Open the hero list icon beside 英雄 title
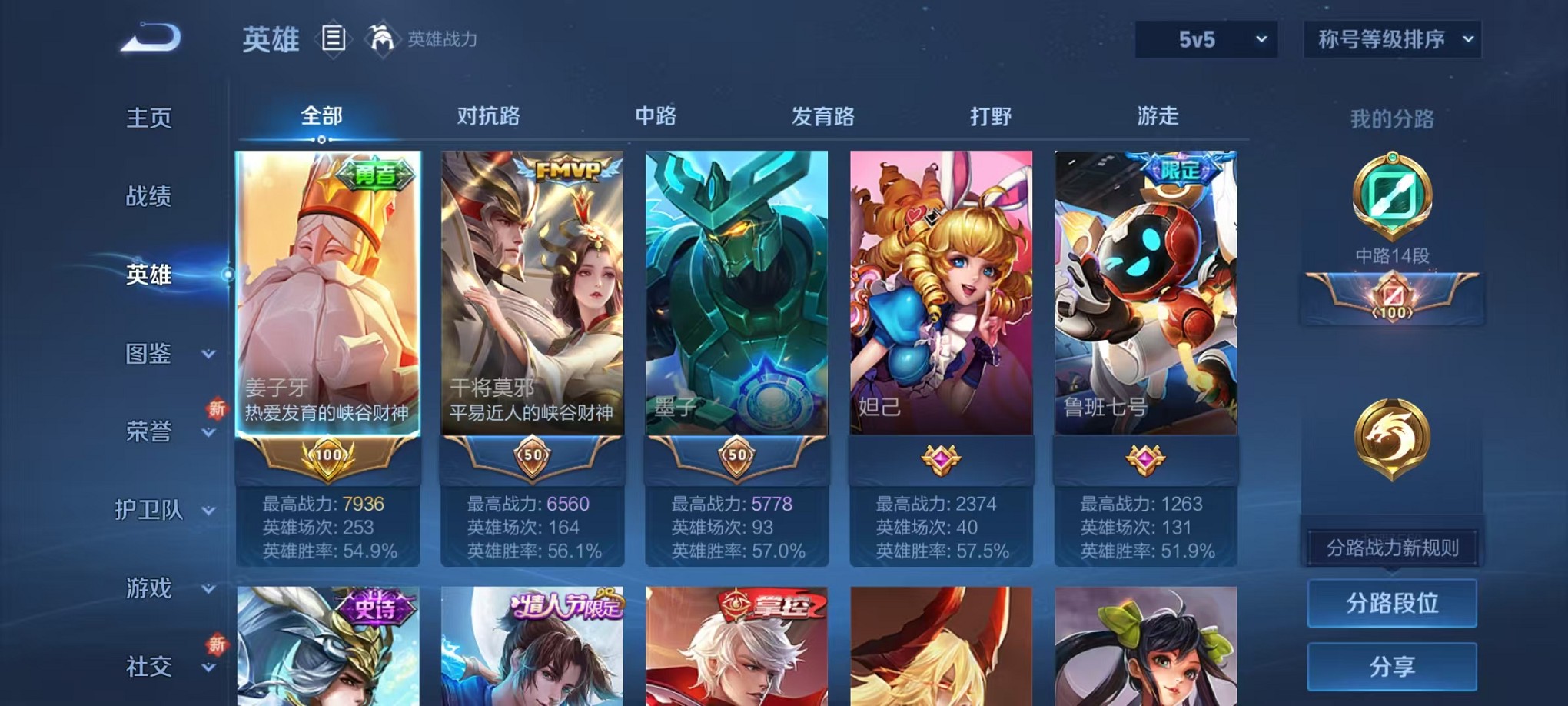The image size is (1568, 706). click(x=334, y=38)
